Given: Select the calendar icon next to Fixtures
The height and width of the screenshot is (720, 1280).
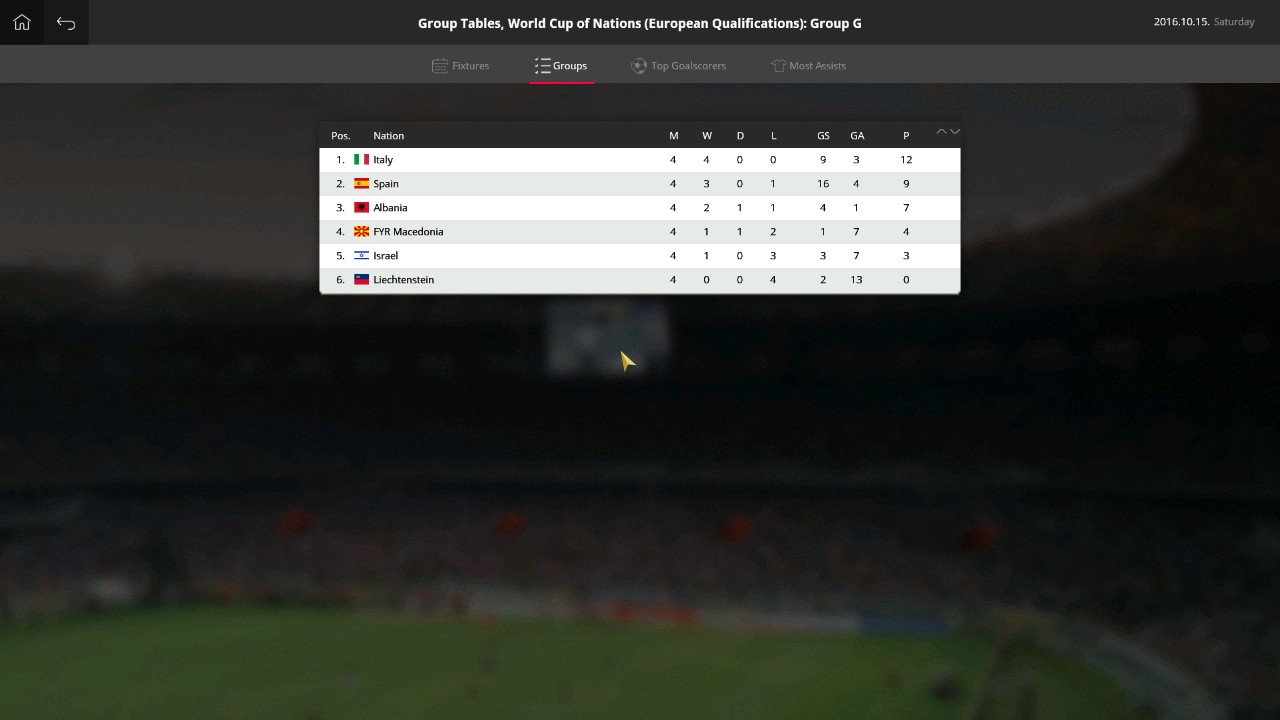Looking at the screenshot, I should tap(438, 65).
